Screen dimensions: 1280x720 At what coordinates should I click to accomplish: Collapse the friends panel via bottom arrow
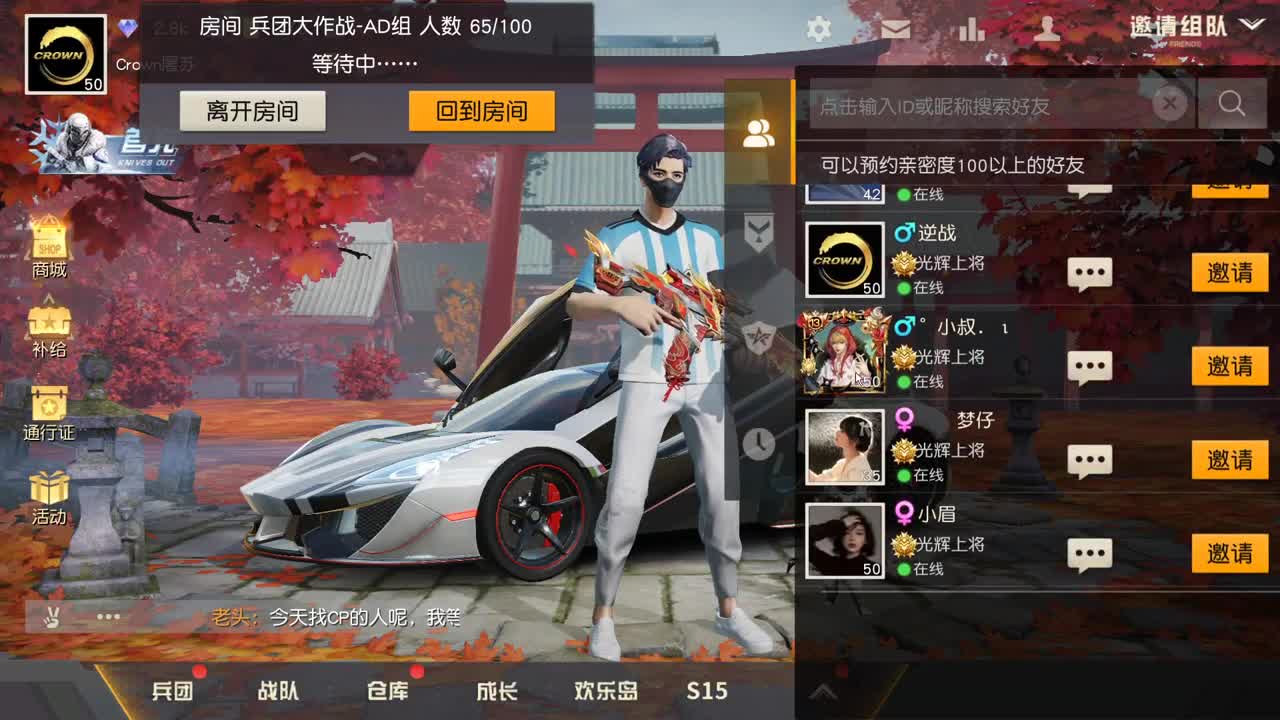pyautogui.click(x=825, y=690)
